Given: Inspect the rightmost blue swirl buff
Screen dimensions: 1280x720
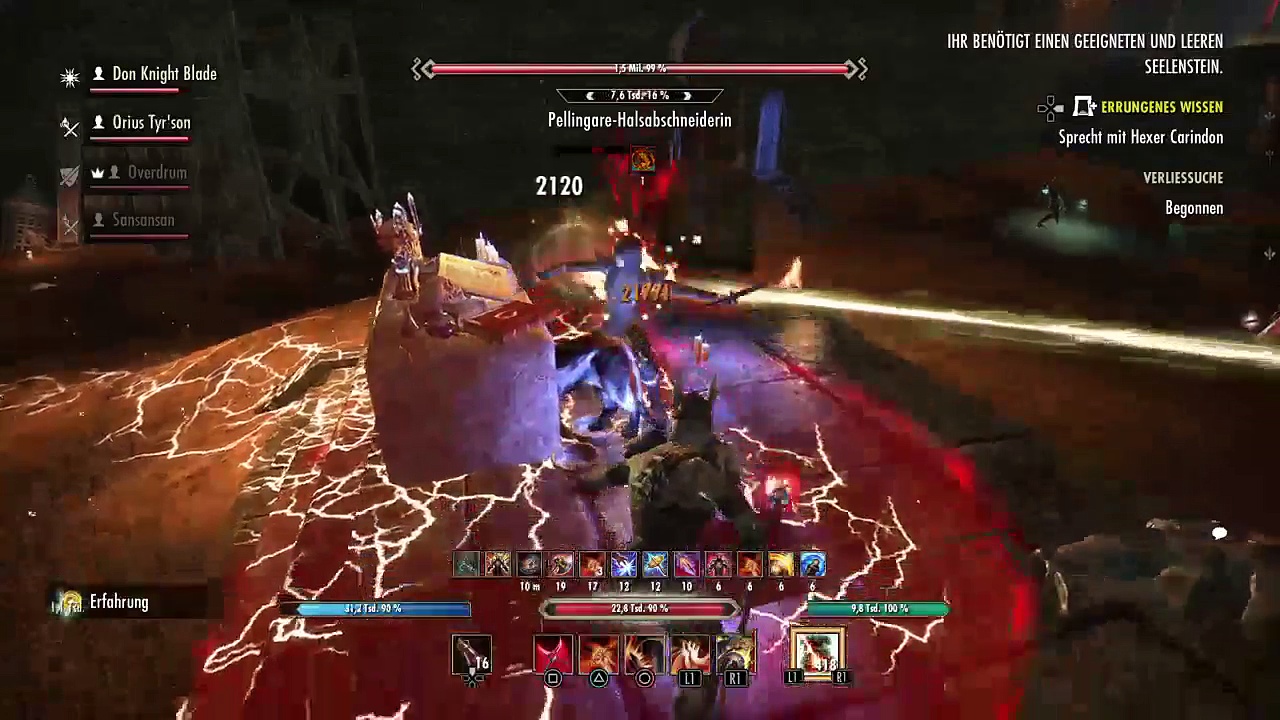Looking at the screenshot, I should [812, 565].
